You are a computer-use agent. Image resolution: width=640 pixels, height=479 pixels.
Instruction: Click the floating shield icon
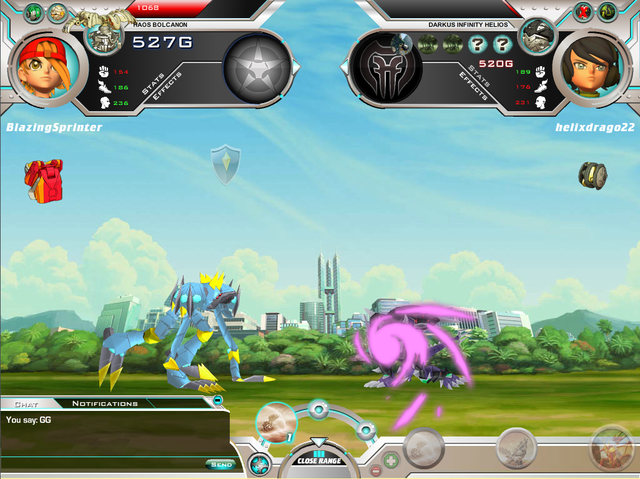[x=224, y=165]
